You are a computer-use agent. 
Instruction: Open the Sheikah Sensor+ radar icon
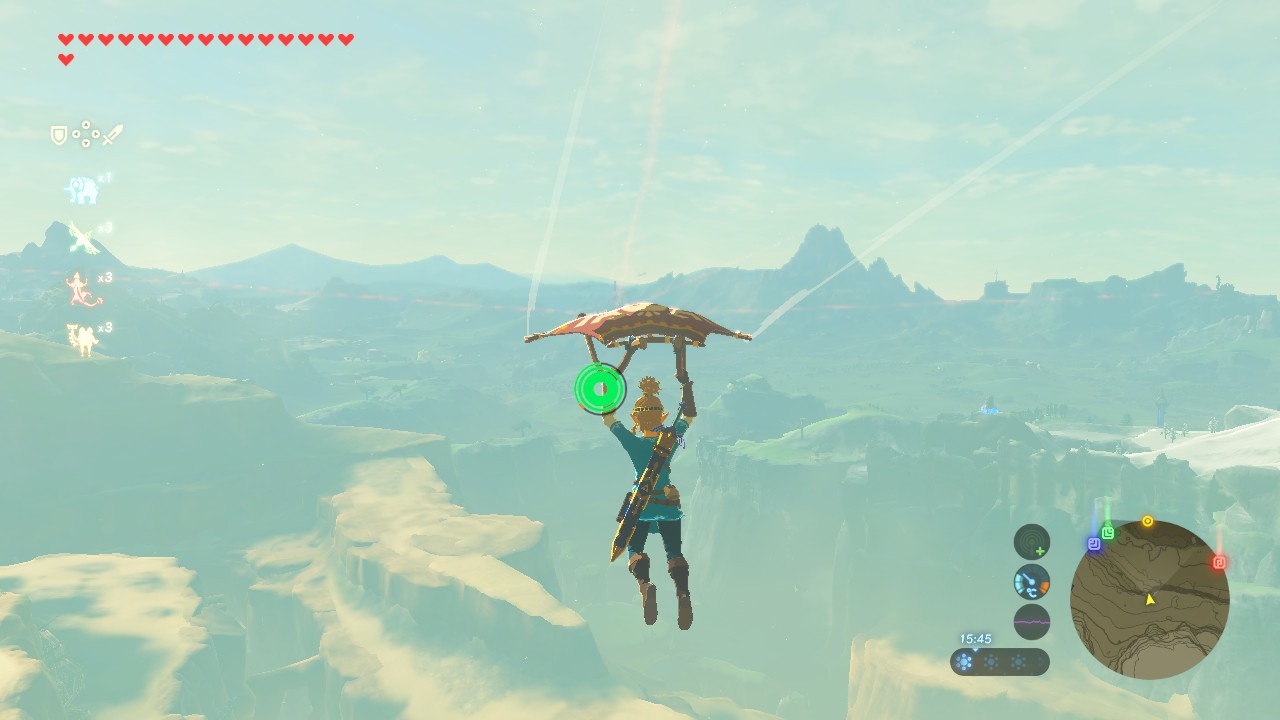(x=1032, y=542)
